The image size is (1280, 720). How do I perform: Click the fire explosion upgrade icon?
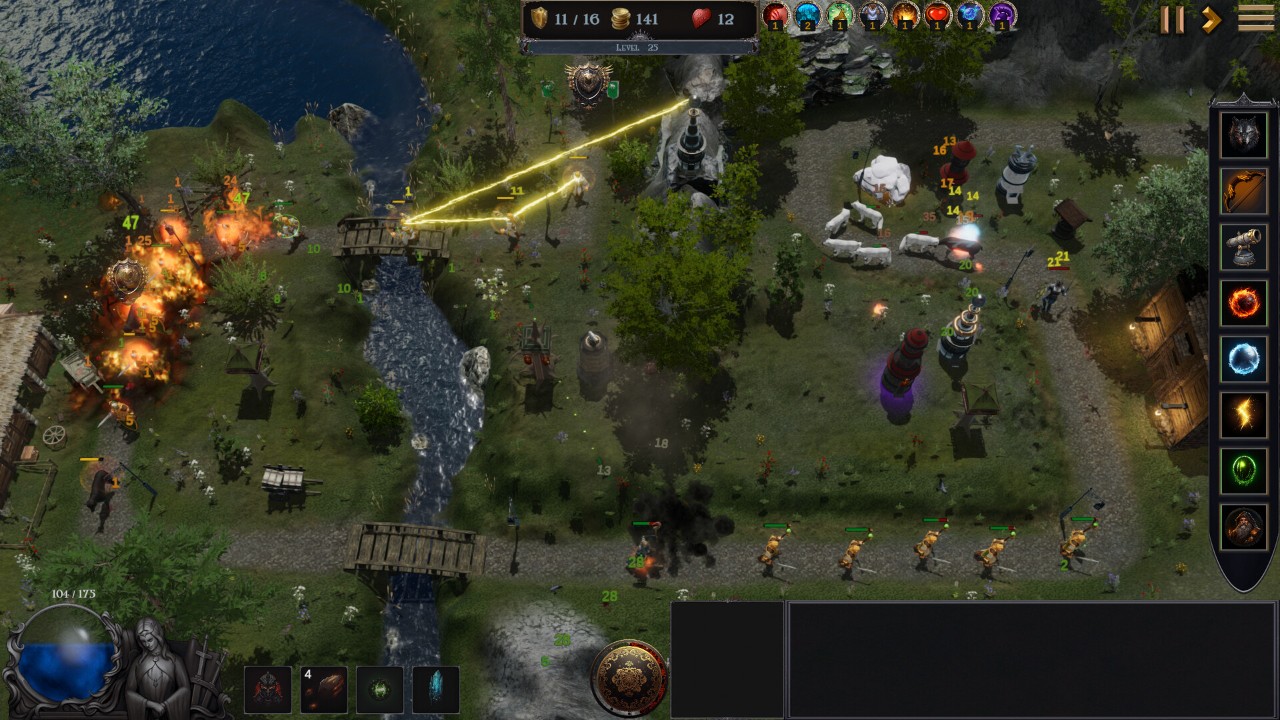[905, 15]
